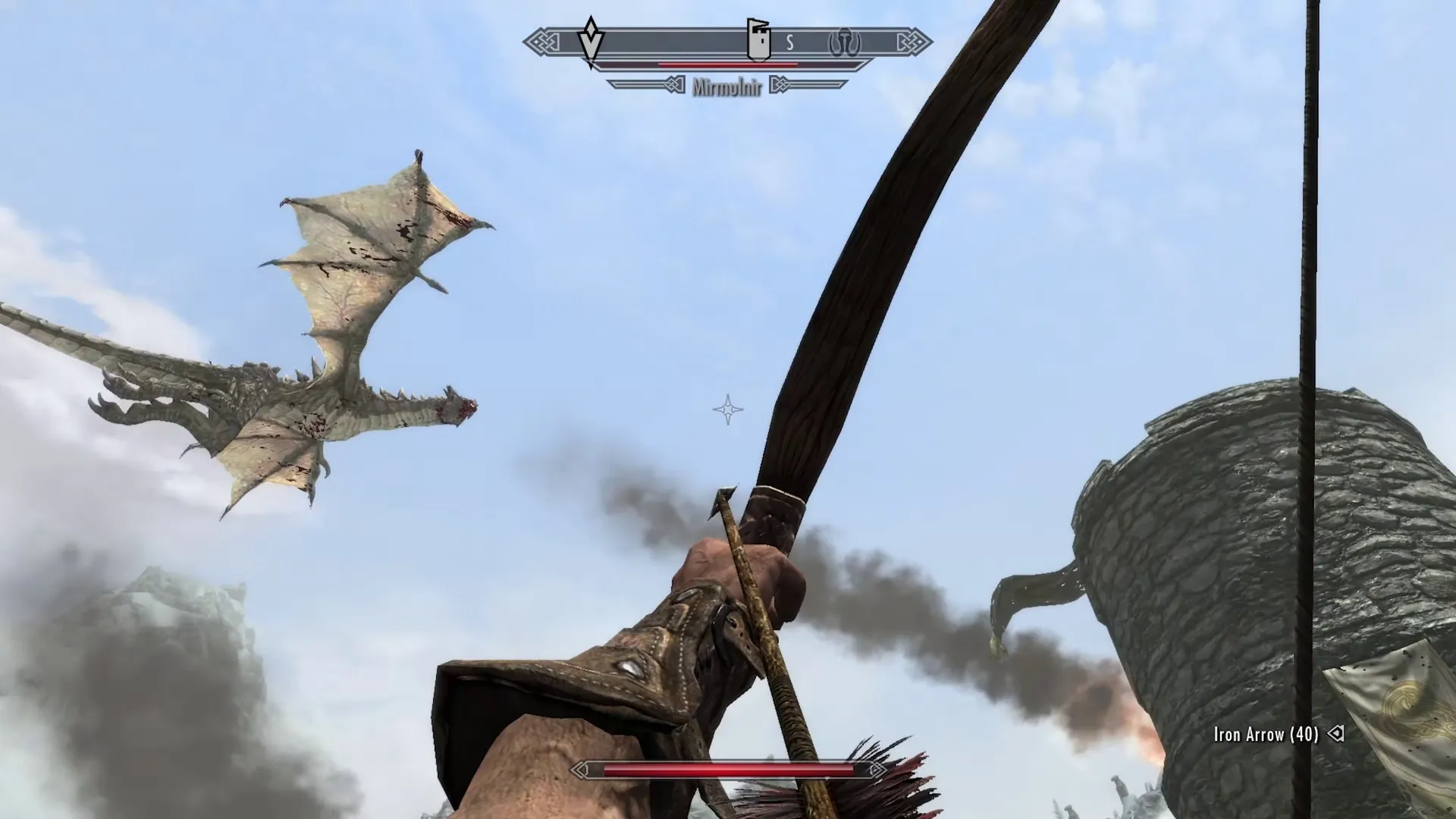Click the quest arrow marker on the compass
The width and height of the screenshot is (1456, 819).
591,42
